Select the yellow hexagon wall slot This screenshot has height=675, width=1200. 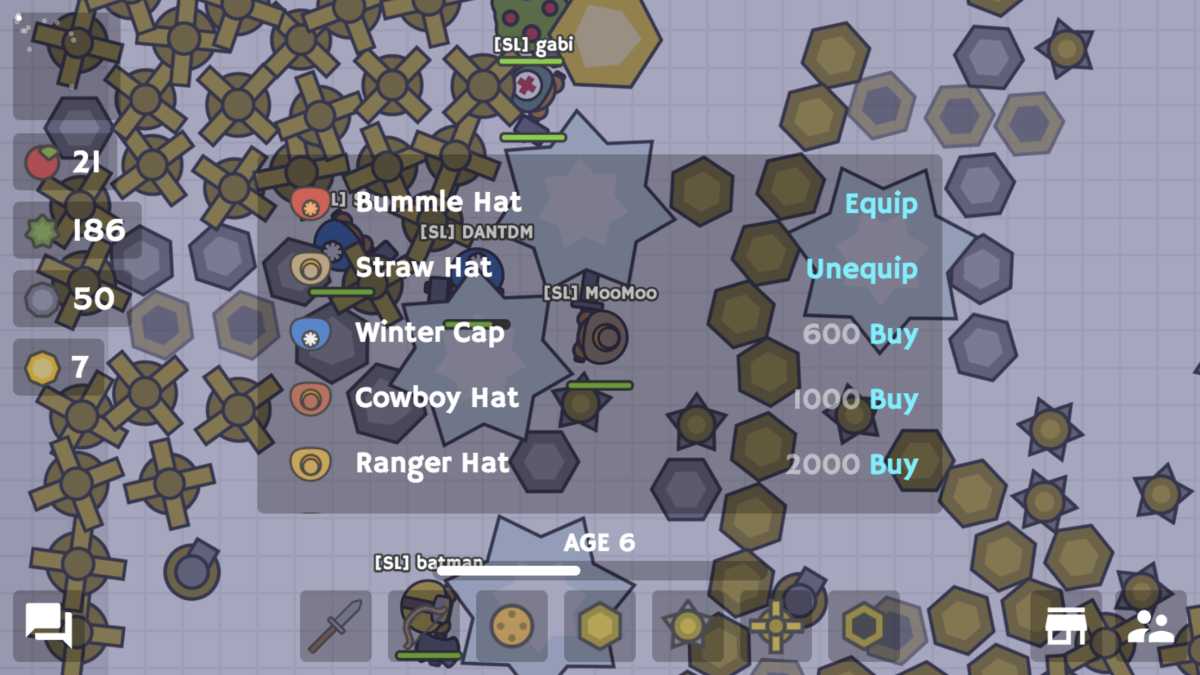pos(599,626)
